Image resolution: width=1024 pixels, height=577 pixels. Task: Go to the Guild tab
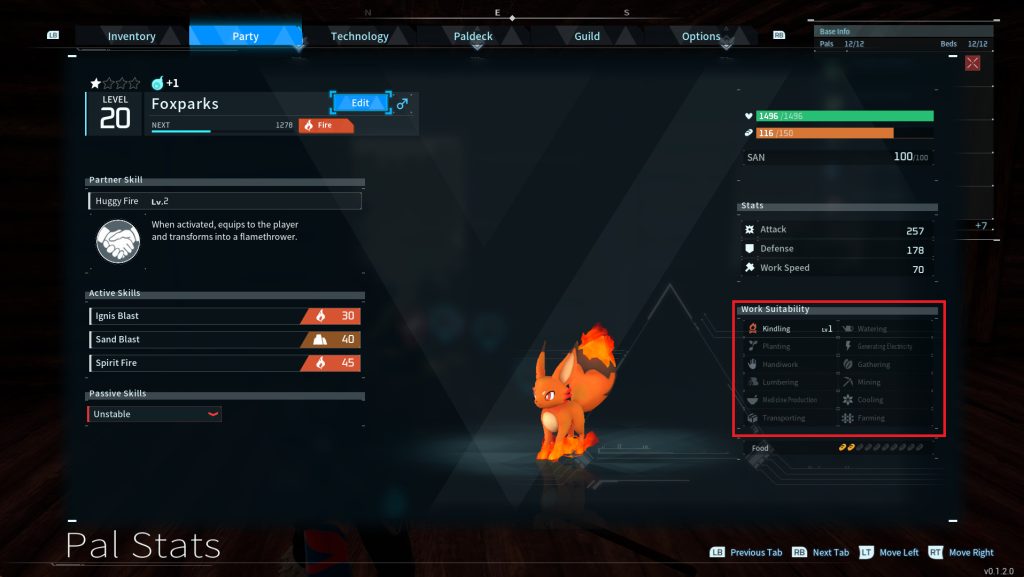pos(587,36)
